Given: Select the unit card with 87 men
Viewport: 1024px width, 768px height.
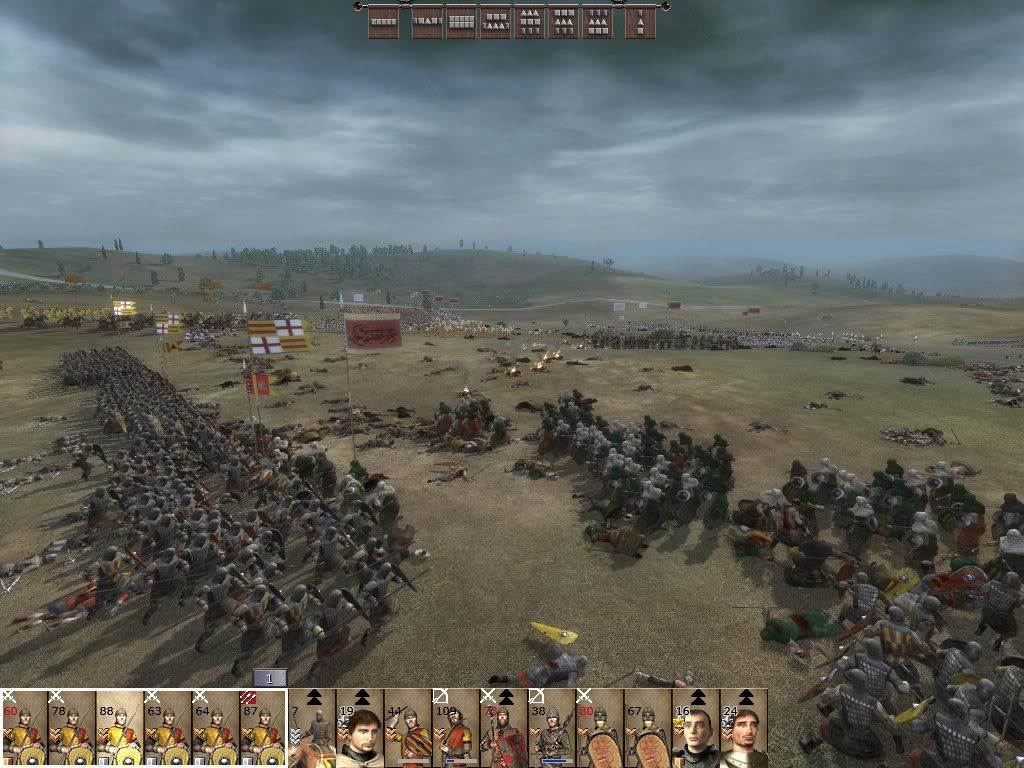Looking at the screenshot, I should pyautogui.click(x=264, y=728).
